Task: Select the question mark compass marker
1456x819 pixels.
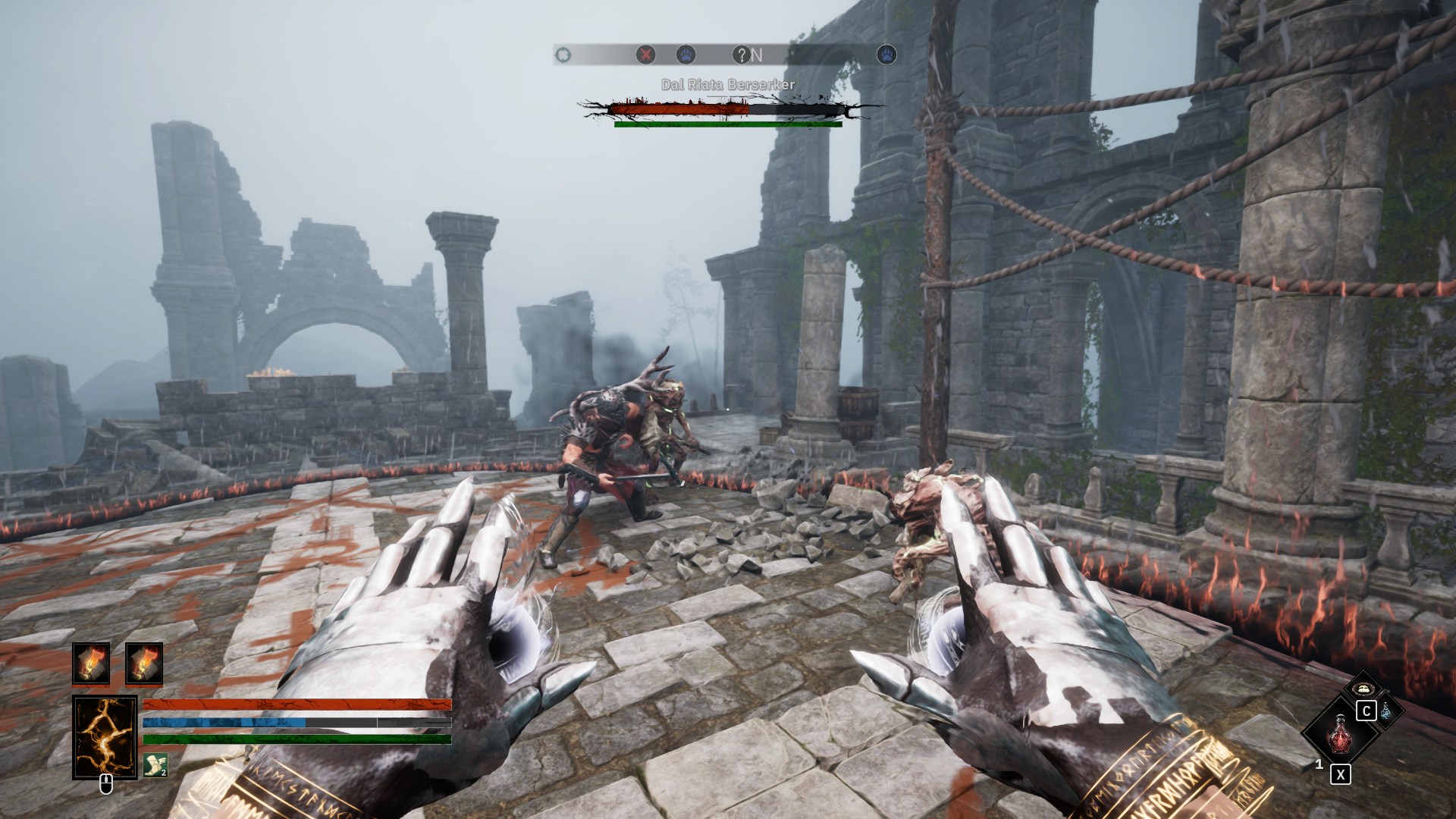Action: [x=741, y=55]
